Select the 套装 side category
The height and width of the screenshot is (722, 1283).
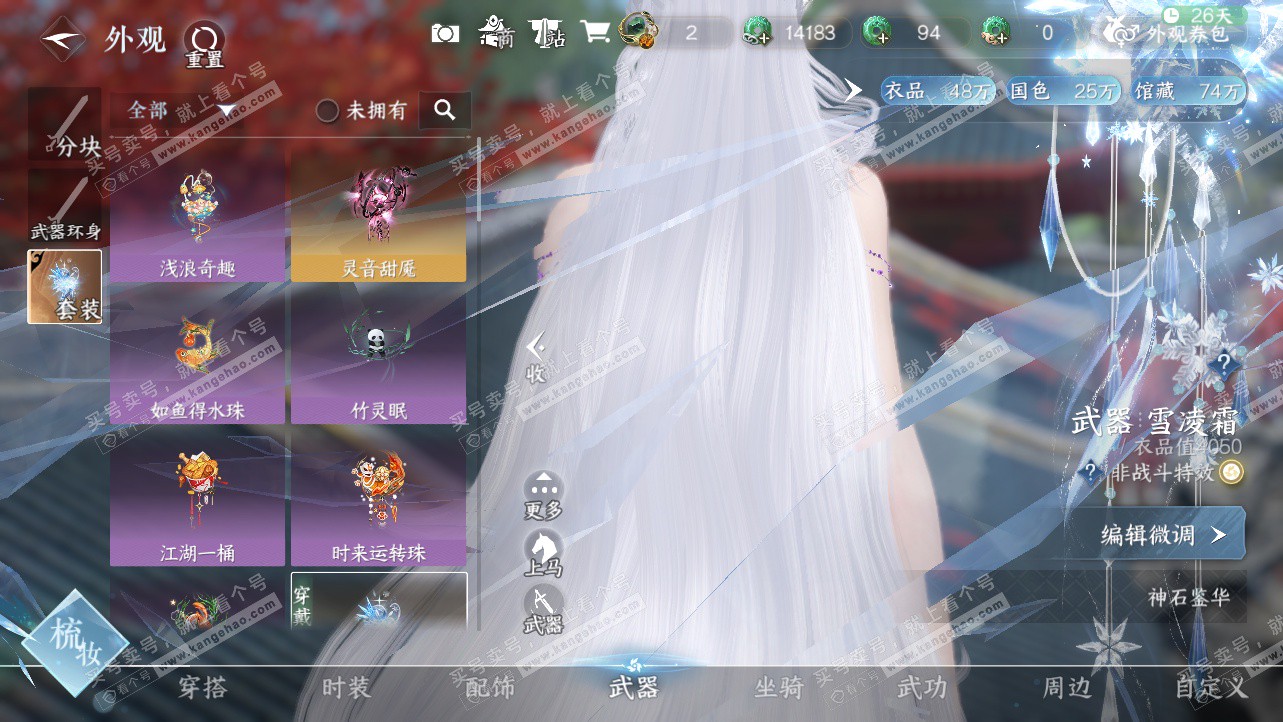(65, 286)
